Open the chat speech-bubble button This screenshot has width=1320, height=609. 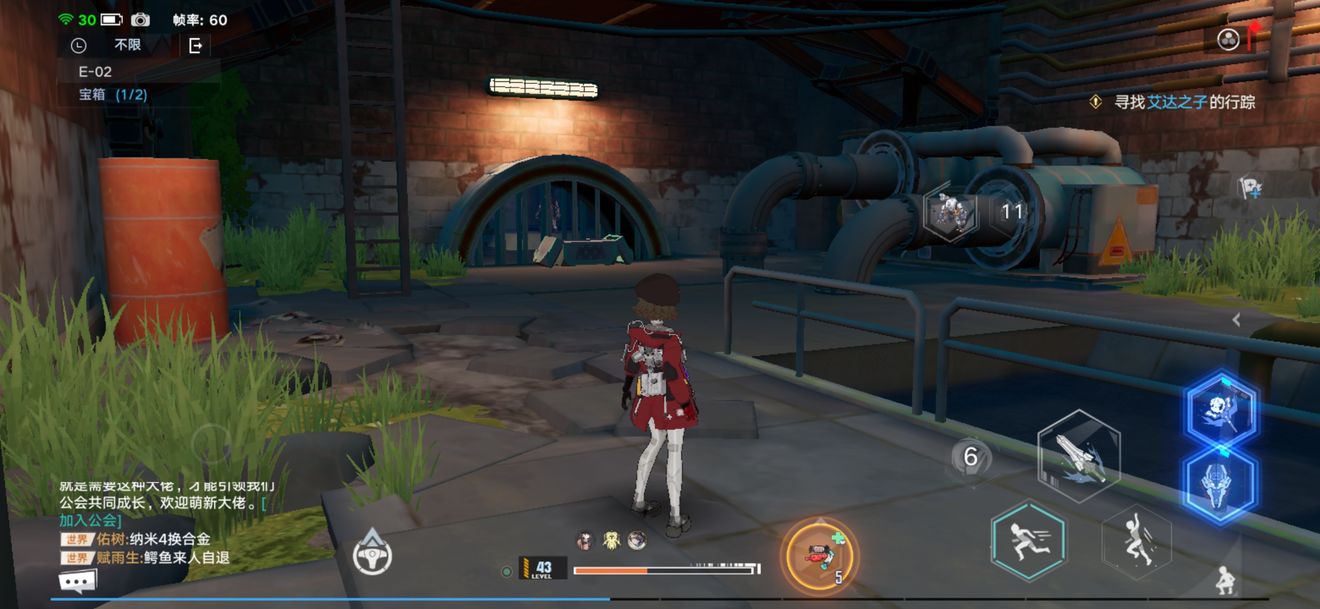[x=78, y=581]
